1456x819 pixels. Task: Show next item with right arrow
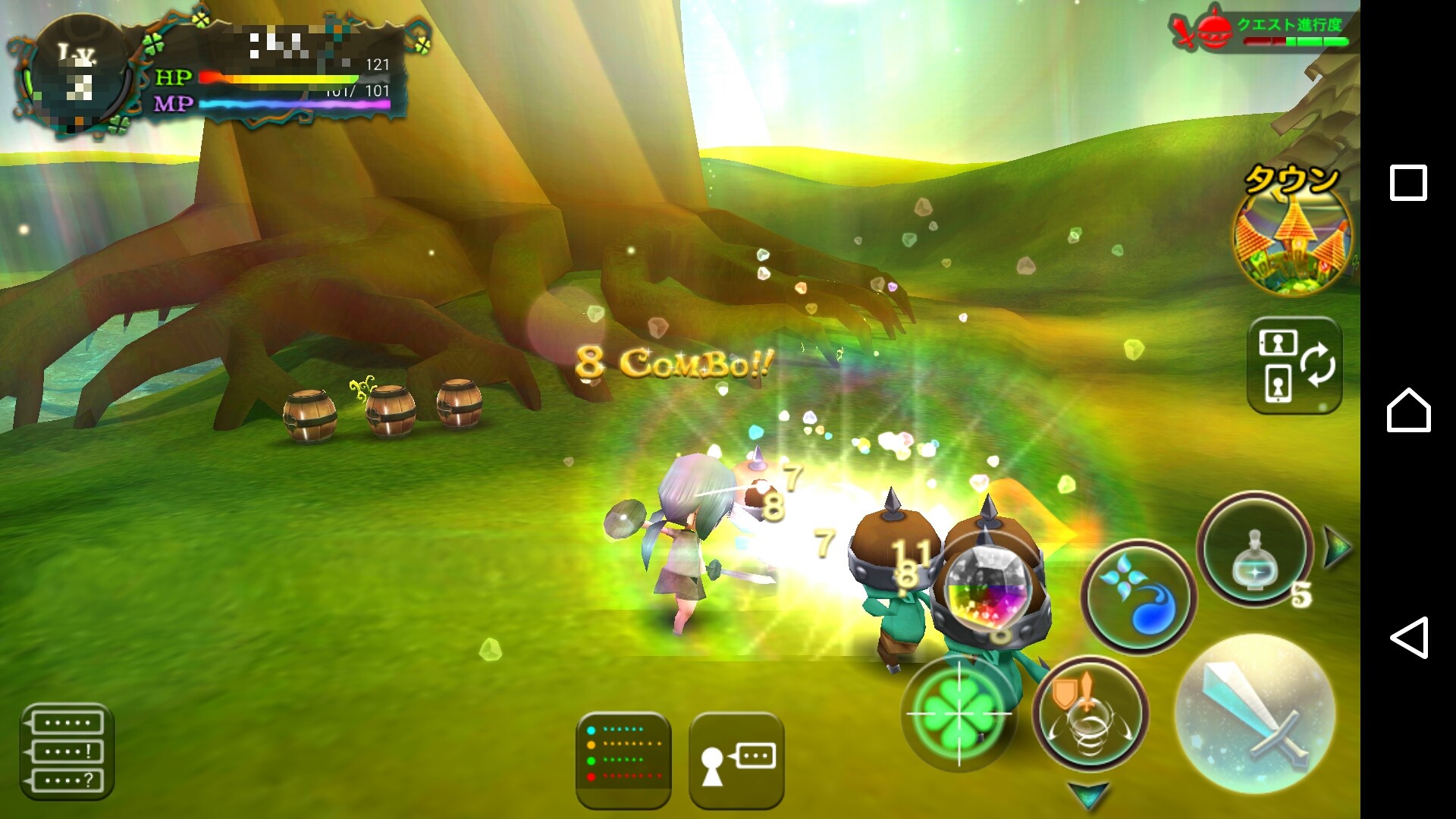tap(1337, 546)
